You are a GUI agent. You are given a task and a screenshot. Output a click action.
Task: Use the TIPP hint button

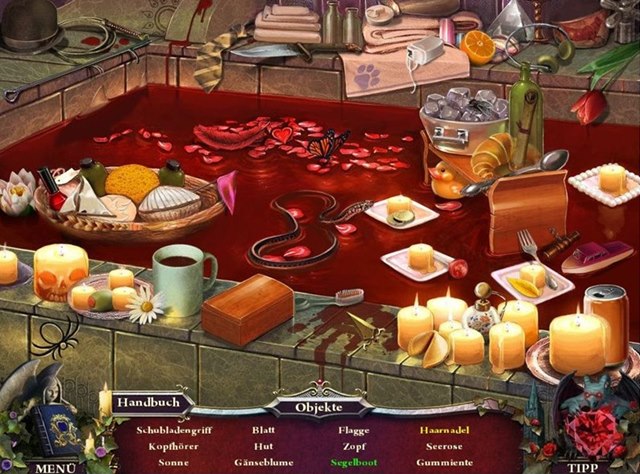582,466
